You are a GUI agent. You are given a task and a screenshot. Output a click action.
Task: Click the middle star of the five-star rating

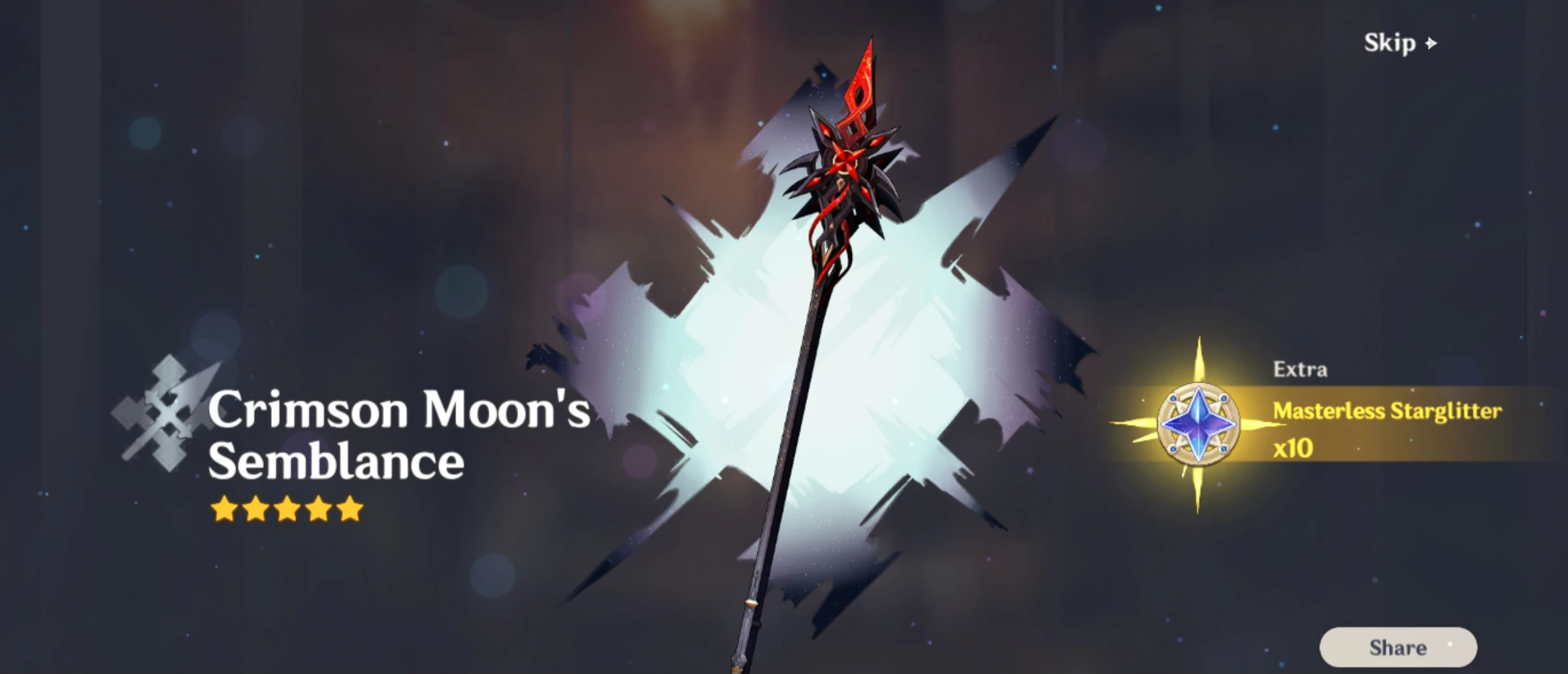(286, 507)
